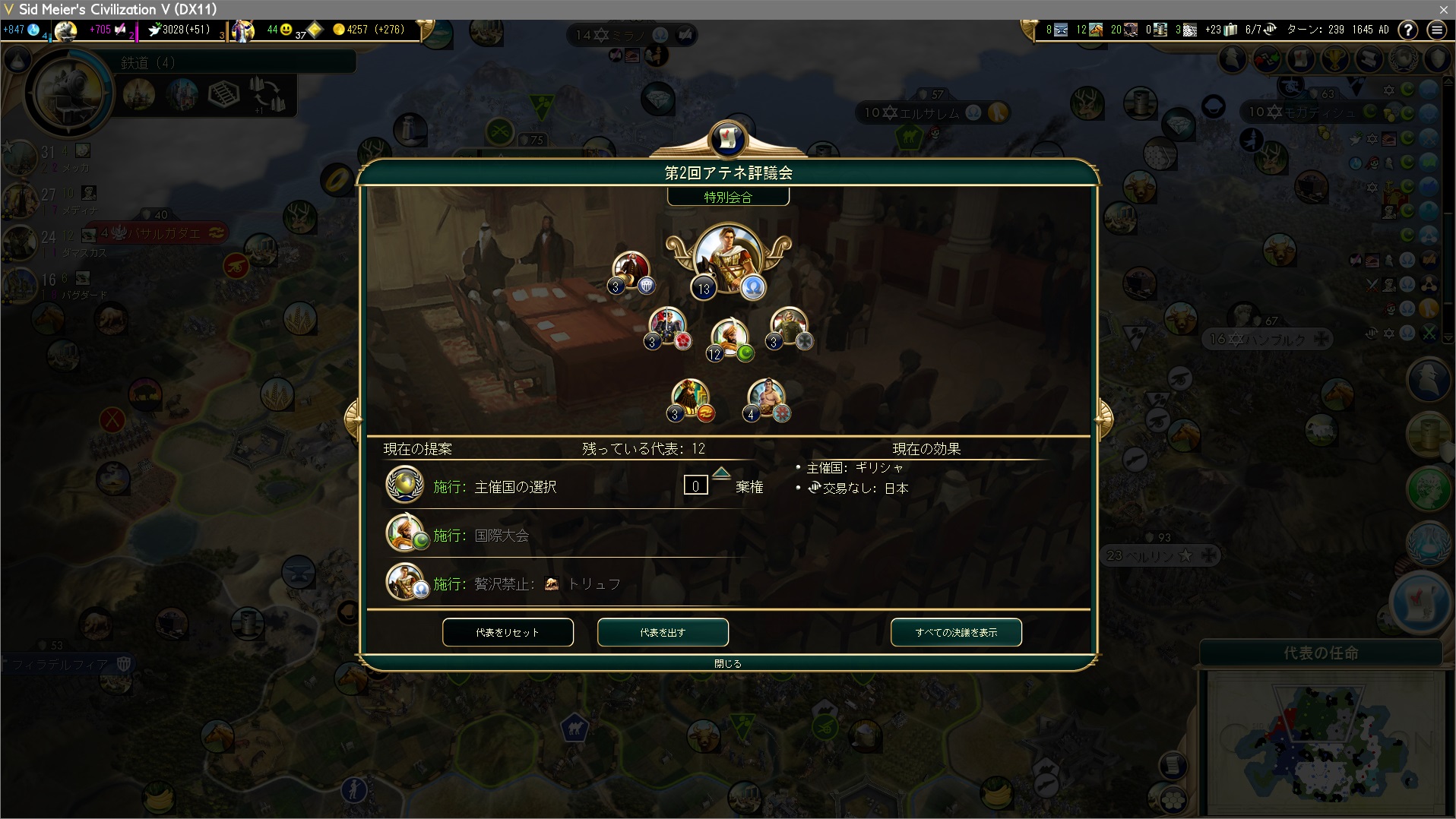
Task: Select the 特別会合 session tab
Action: coord(728,198)
